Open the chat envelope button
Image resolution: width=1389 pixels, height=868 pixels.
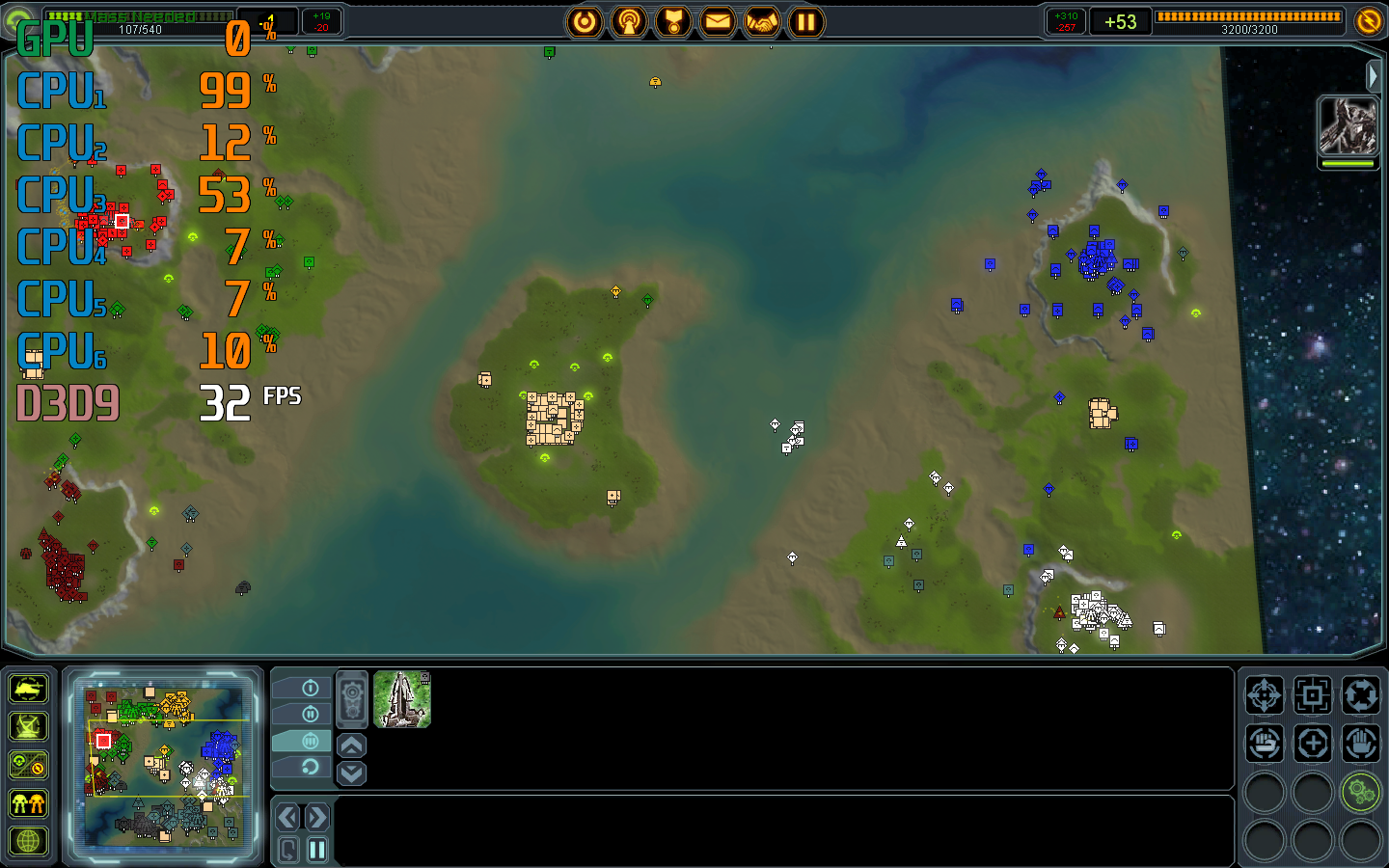(717, 21)
